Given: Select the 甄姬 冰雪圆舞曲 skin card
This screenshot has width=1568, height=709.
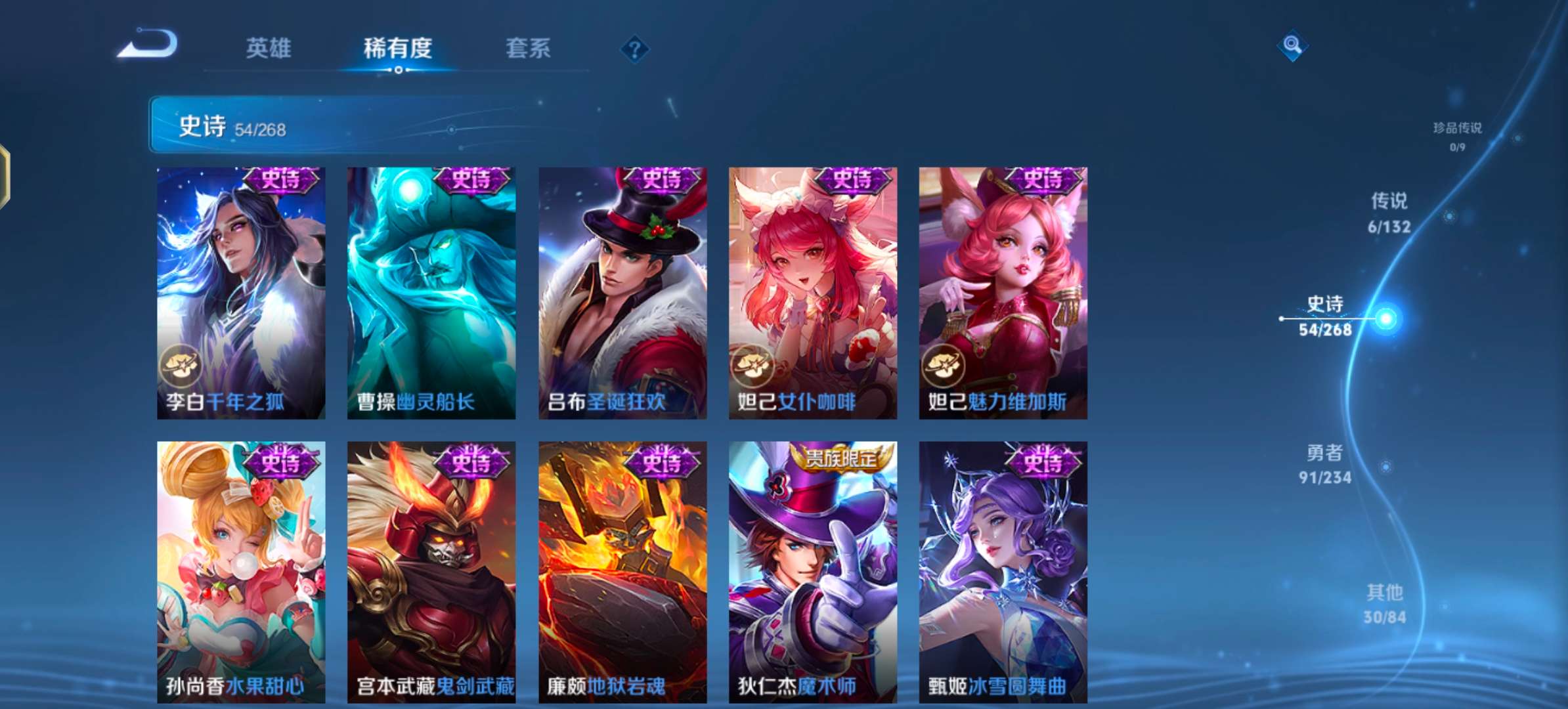Looking at the screenshot, I should pos(1003,571).
